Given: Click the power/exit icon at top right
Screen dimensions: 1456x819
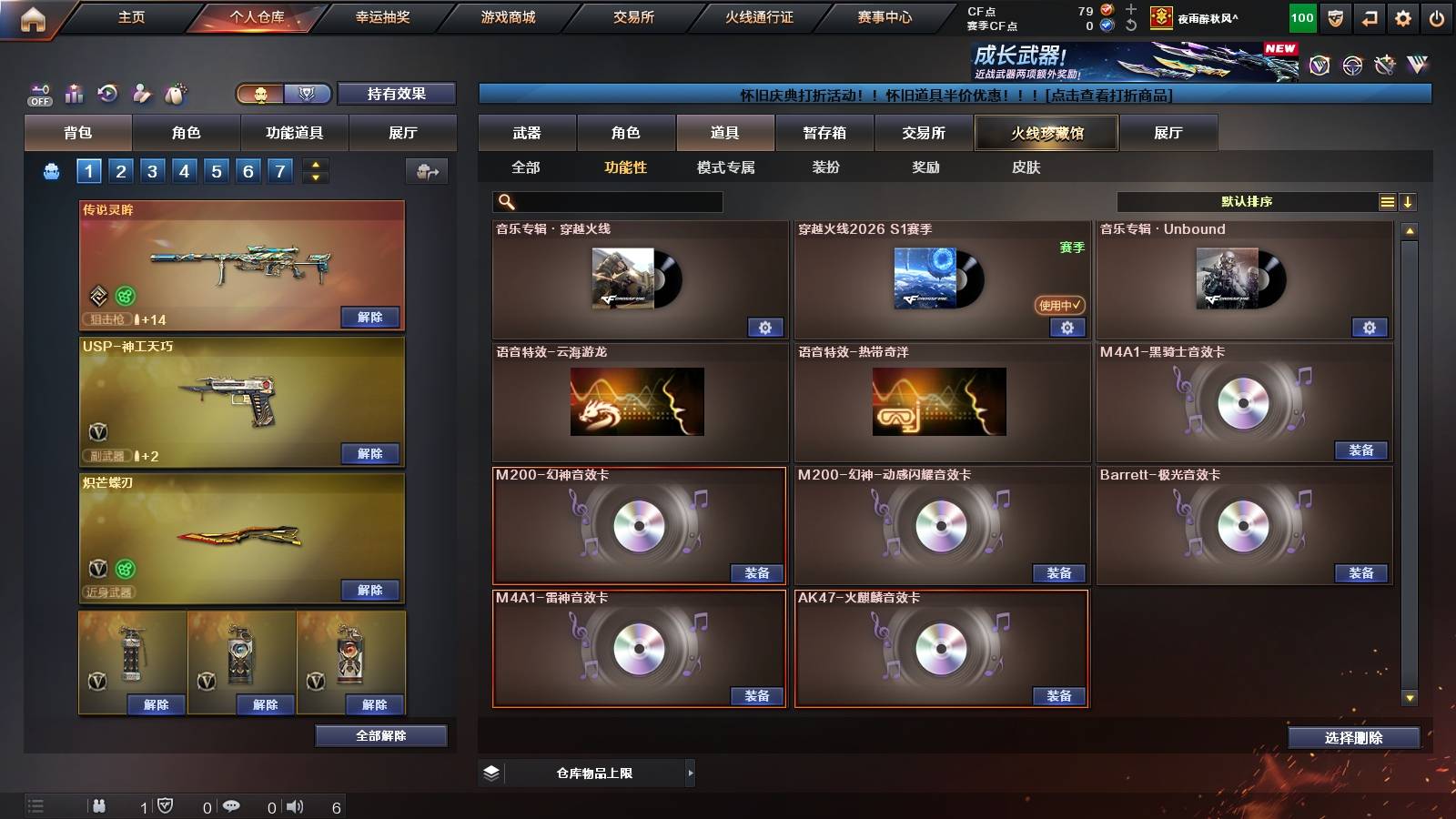Looking at the screenshot, I should pos(1438,16).
